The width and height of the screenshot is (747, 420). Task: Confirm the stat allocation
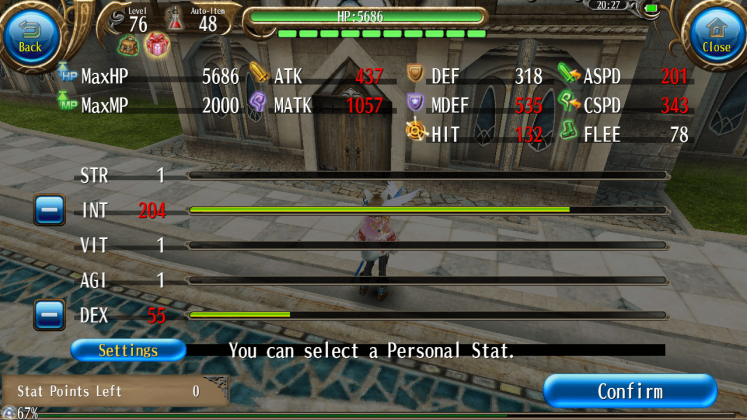coord(630,391)
